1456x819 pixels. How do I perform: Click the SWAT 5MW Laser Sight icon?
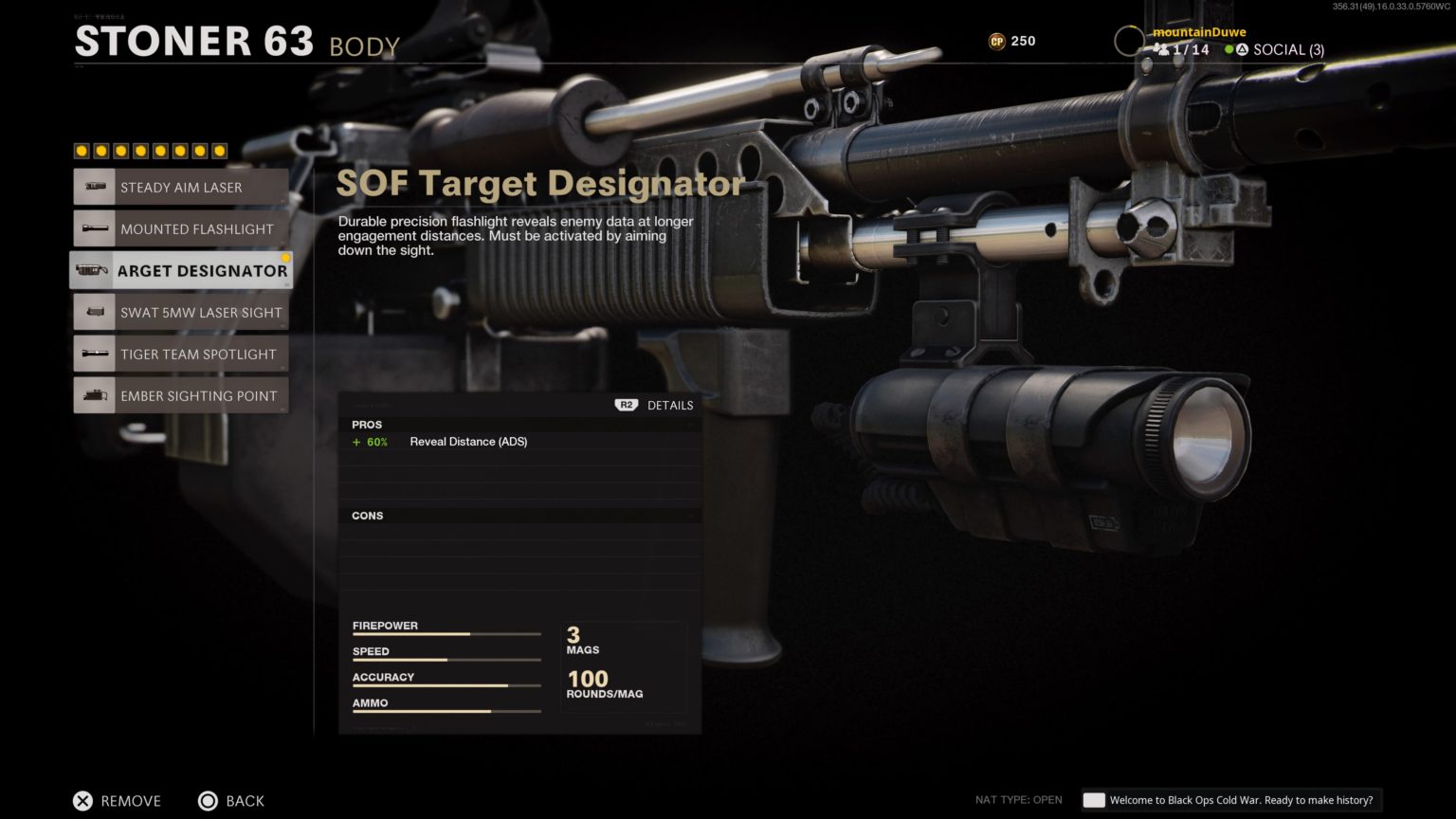click(95, 312)
